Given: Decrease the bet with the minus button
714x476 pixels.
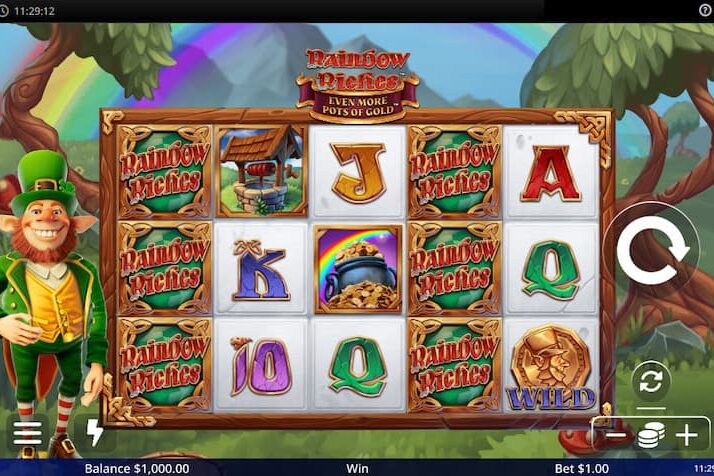Looking at the screenshot, I should click(x=616, y=435).
